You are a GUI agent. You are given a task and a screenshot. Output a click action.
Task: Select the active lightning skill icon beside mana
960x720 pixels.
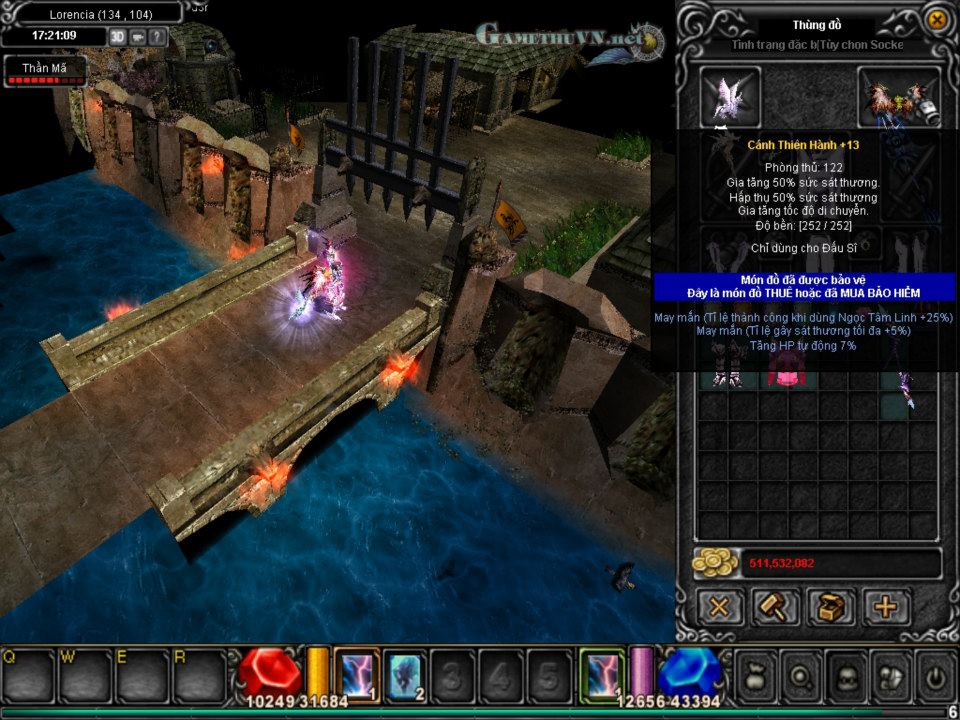point(602,673)
